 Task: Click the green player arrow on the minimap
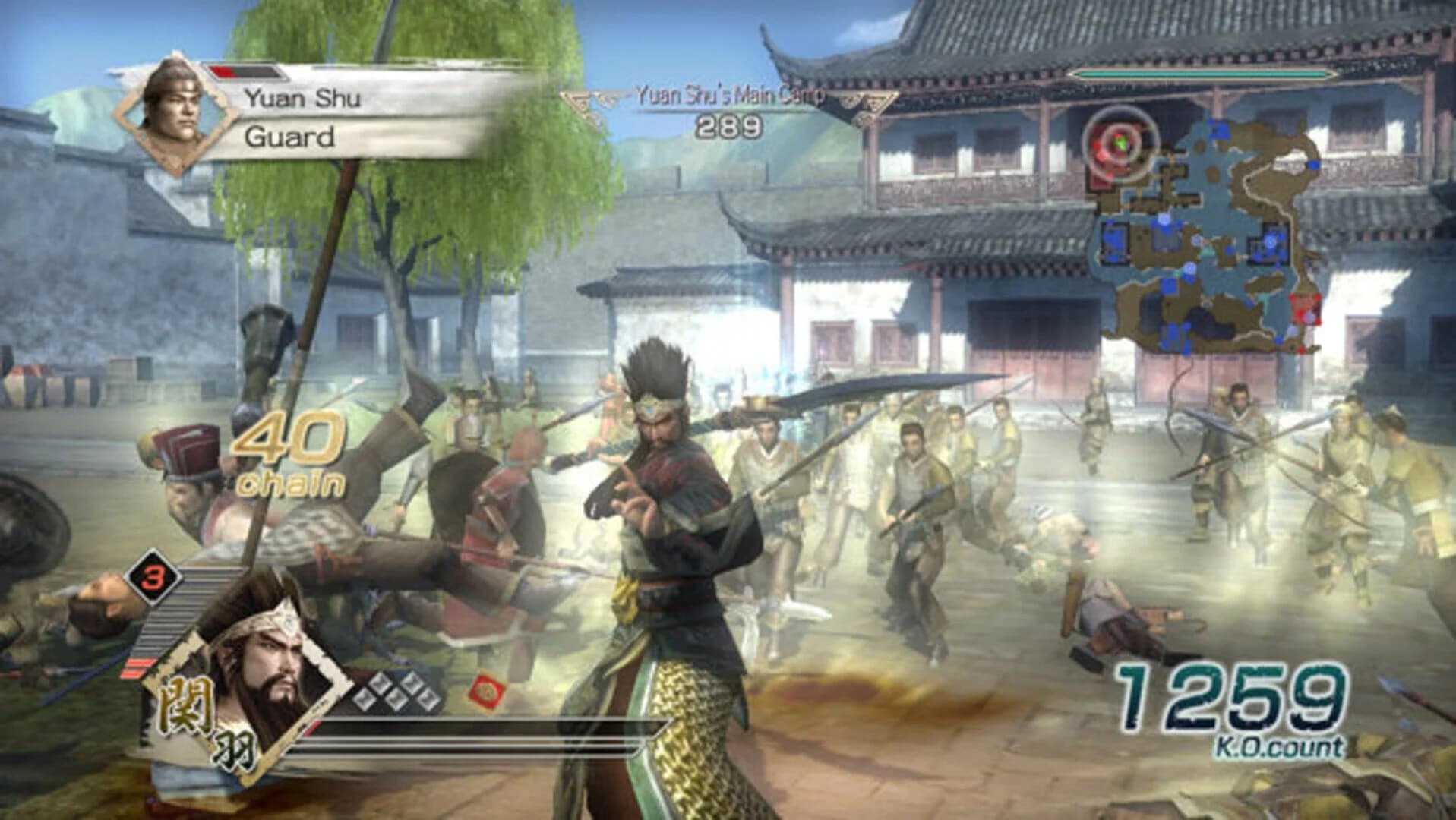[x=1120, y=143]
